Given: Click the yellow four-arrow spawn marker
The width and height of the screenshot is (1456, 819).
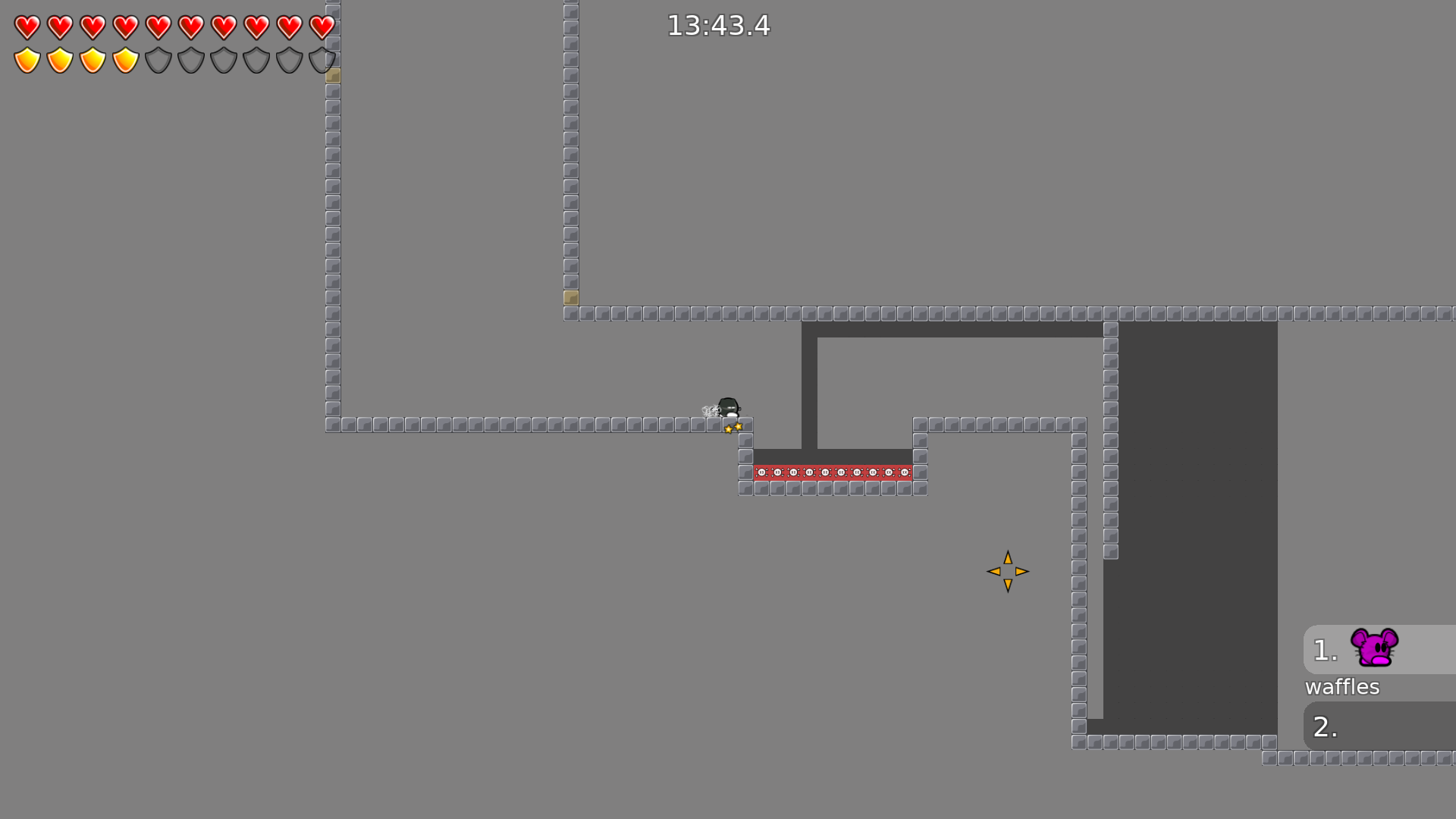Looking at the screenshot, I should tap(1007, 571).
